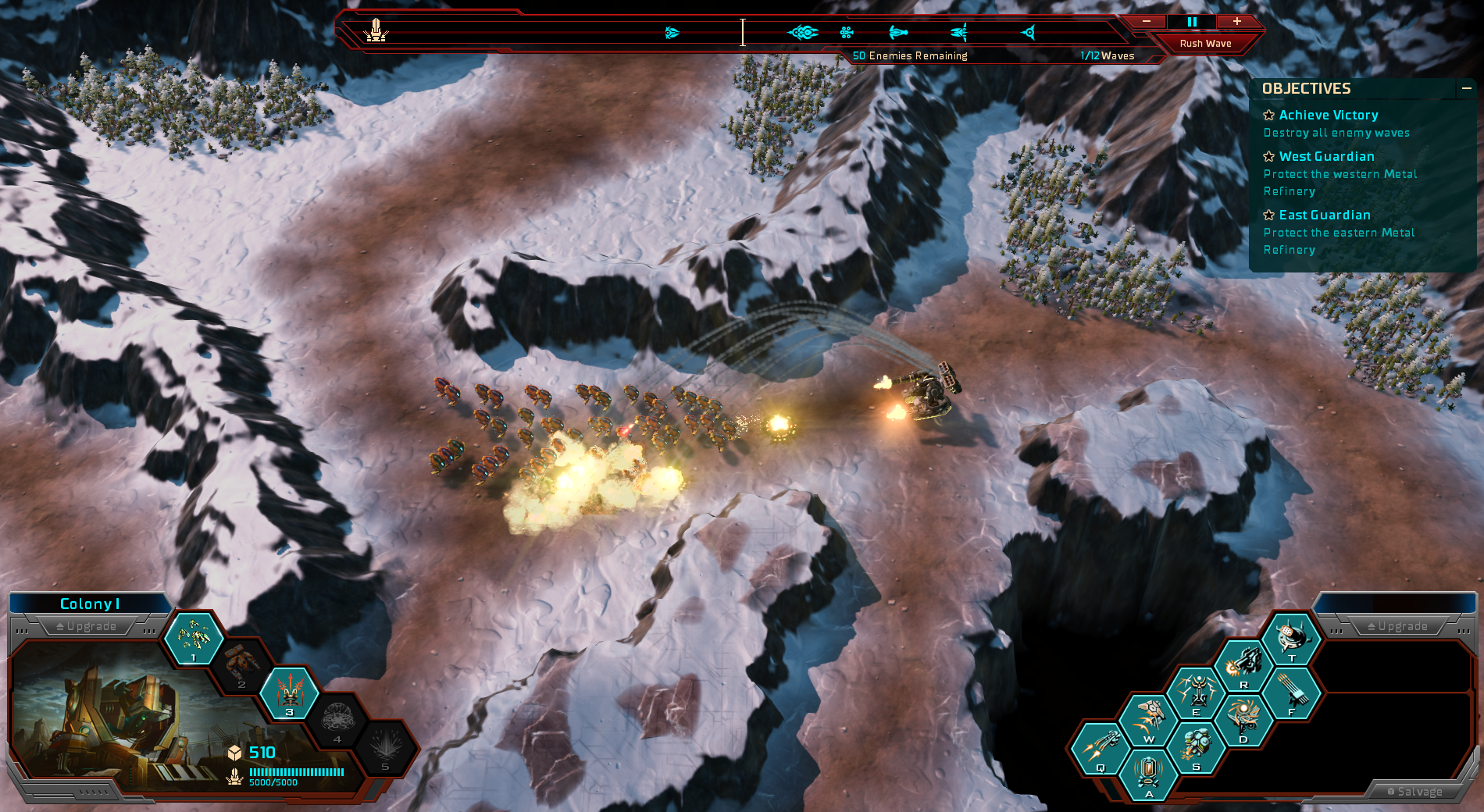Decrease game speed with the minus button
Image resolution: width=1484 pixels, height=812 pixels.
pyautogui.click(x=1147, y=22)
